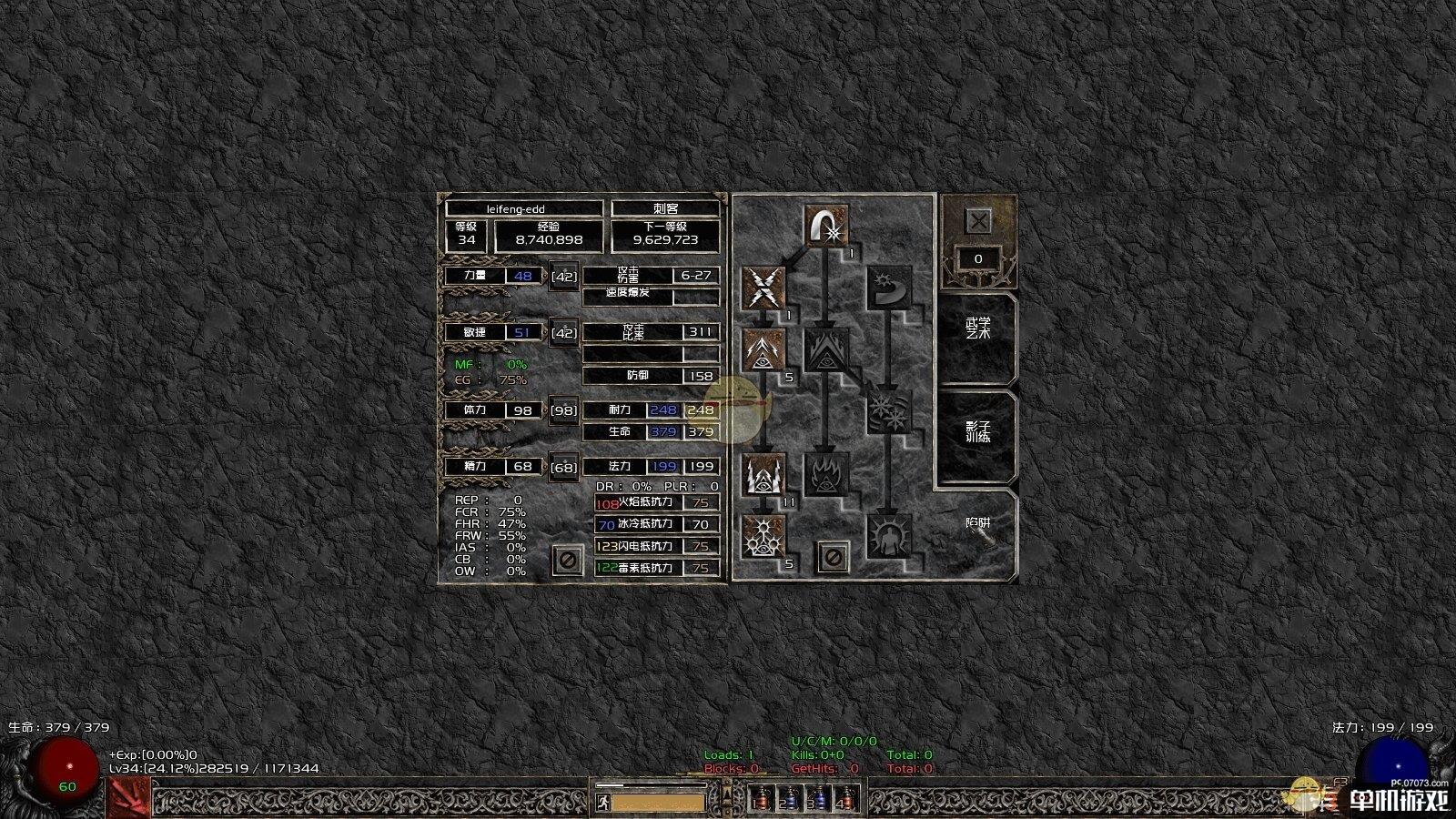Switch to the 武学艺术 skill tab
Image resolution: width=1456 pixels, height=819 pixels.
pos(978,329)
